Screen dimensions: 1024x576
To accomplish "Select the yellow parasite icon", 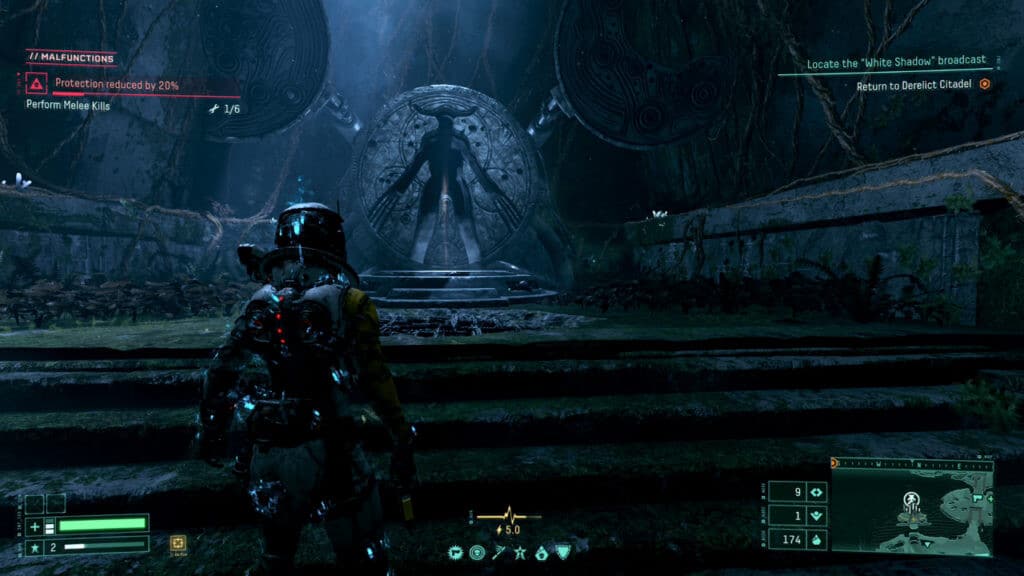I will (178, 543).
